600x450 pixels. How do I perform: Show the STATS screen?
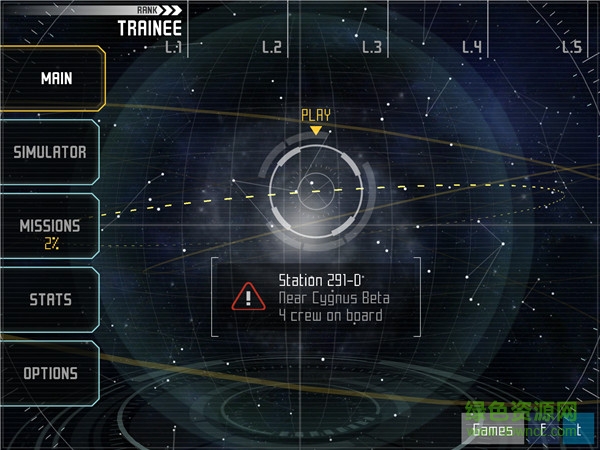click(x=50, y=299)
